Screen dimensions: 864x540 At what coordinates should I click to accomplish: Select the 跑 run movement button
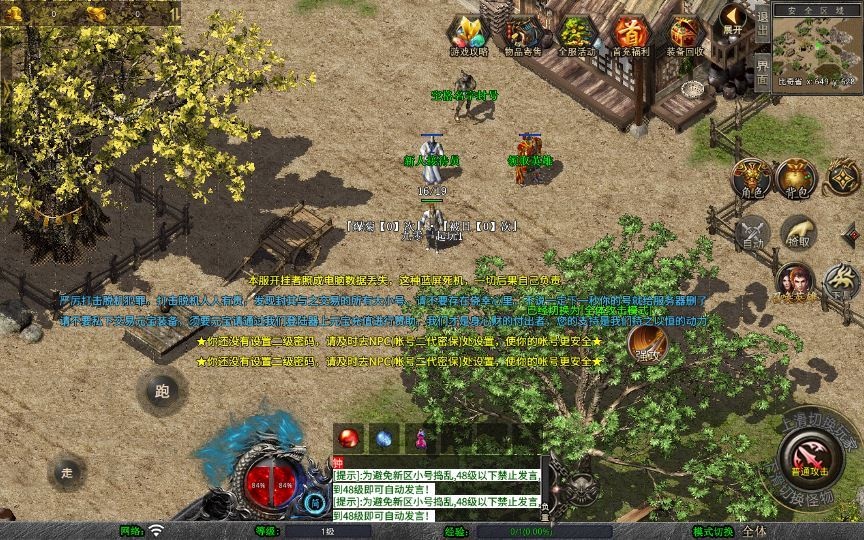point(162,392)
